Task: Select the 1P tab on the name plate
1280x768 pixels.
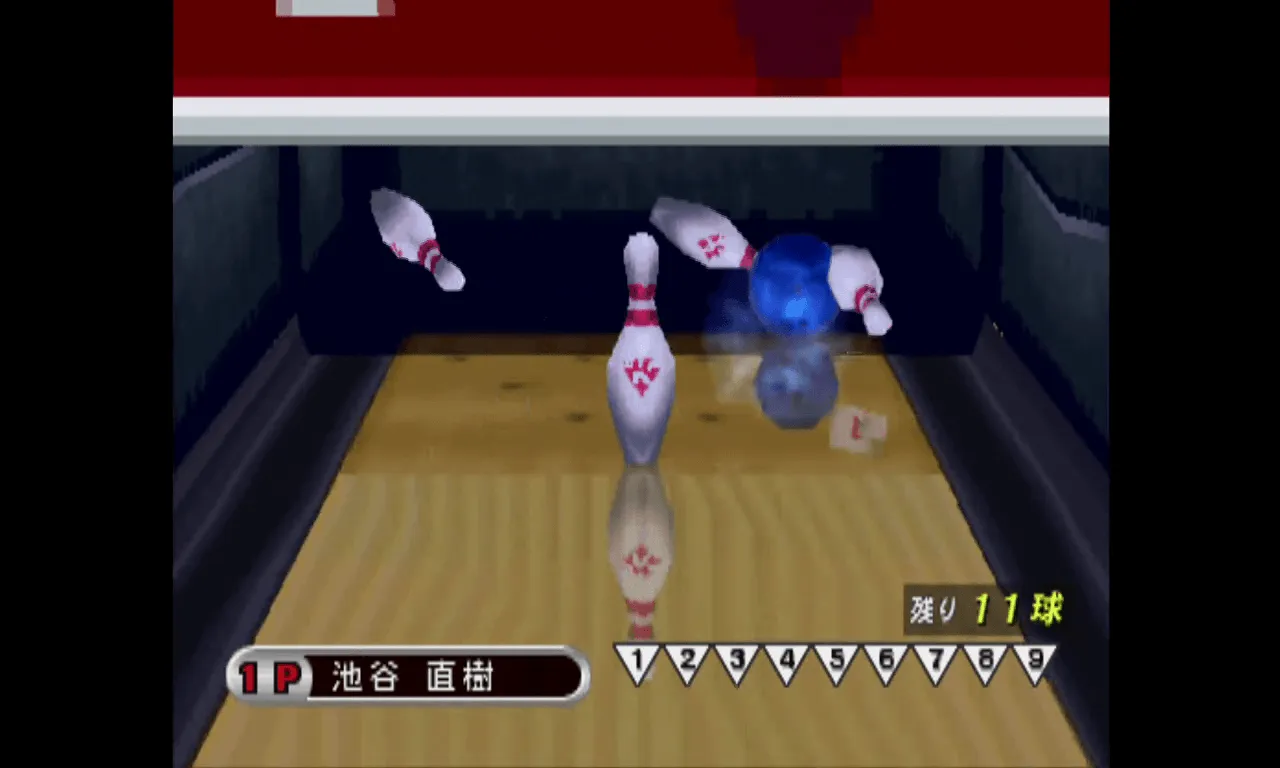Action: tap(270, 676)
